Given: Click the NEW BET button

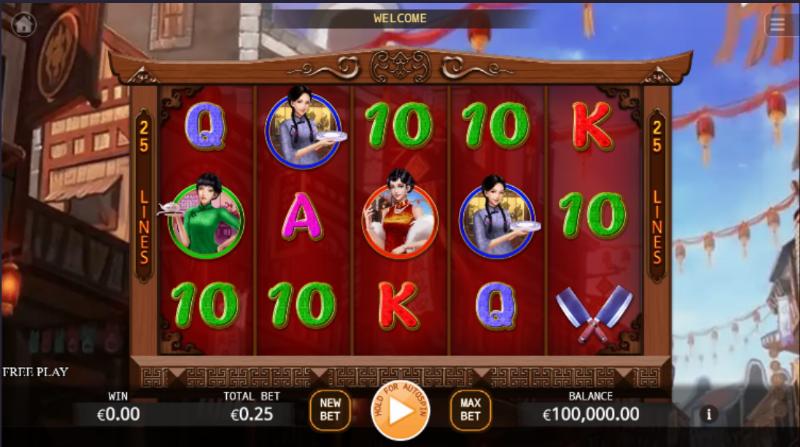Looking at the screenshot, I should 330,410.
